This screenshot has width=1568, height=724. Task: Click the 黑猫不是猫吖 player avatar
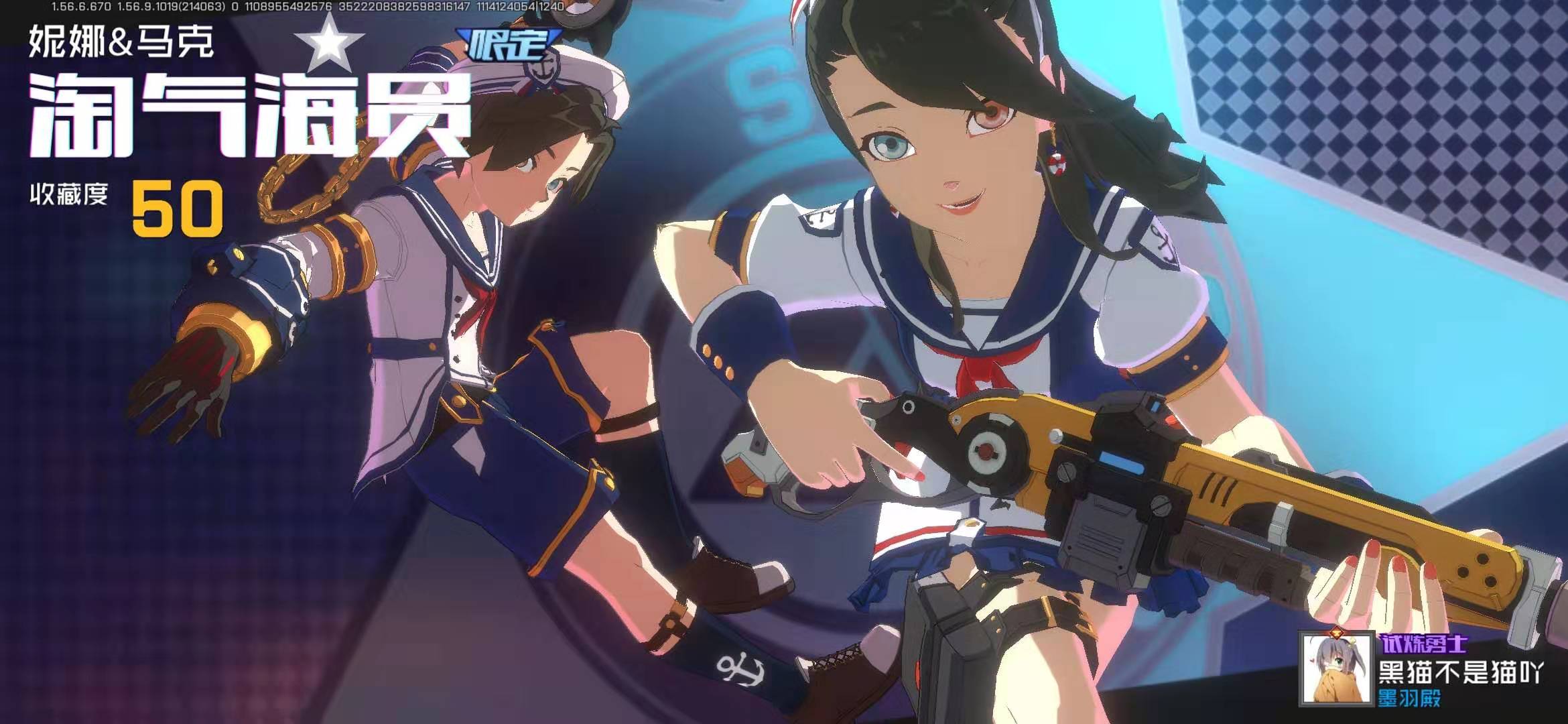[x=1335, y=668]
